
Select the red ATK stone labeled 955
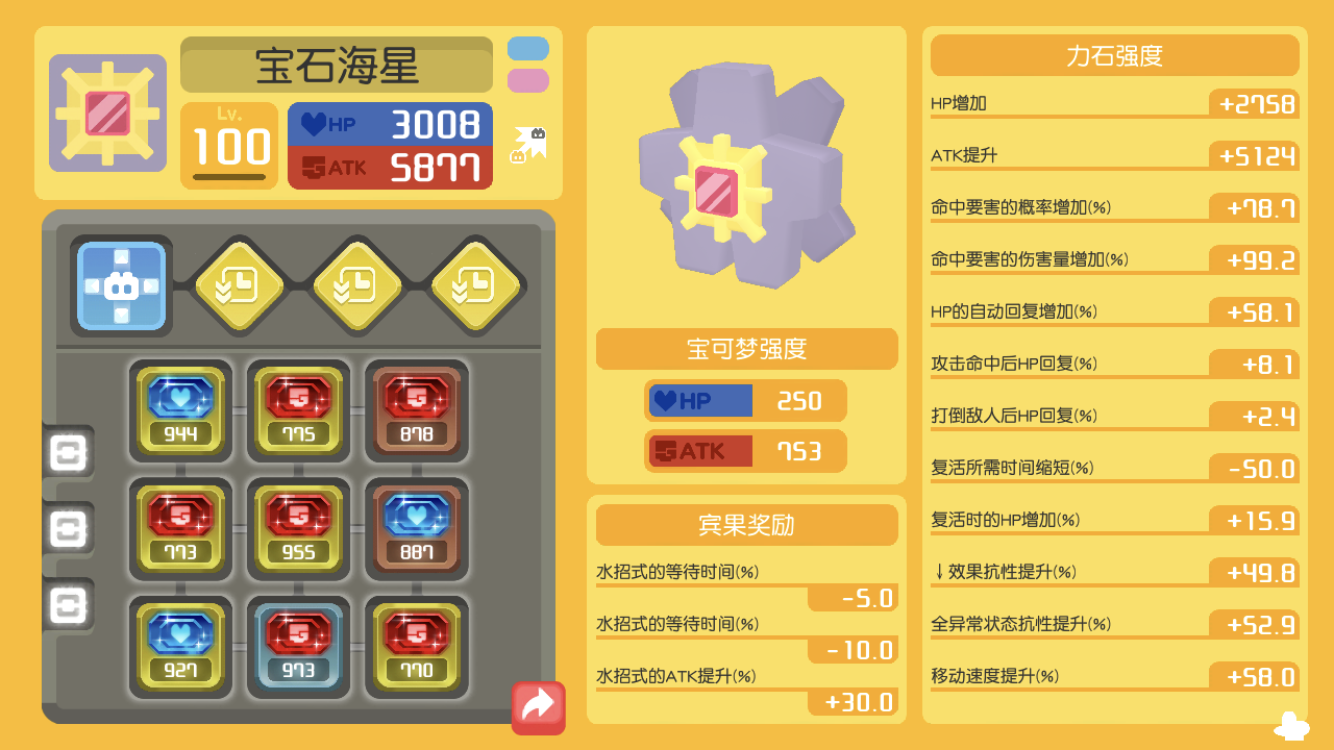(299, 530)
